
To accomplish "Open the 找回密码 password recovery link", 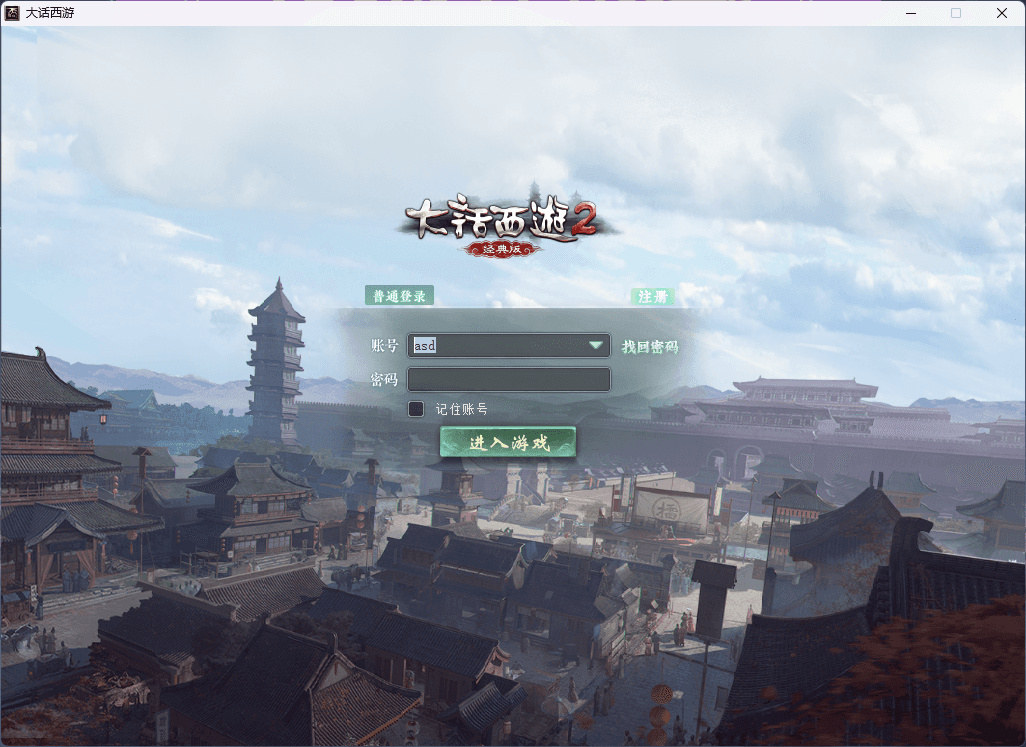I will (650, 347).
